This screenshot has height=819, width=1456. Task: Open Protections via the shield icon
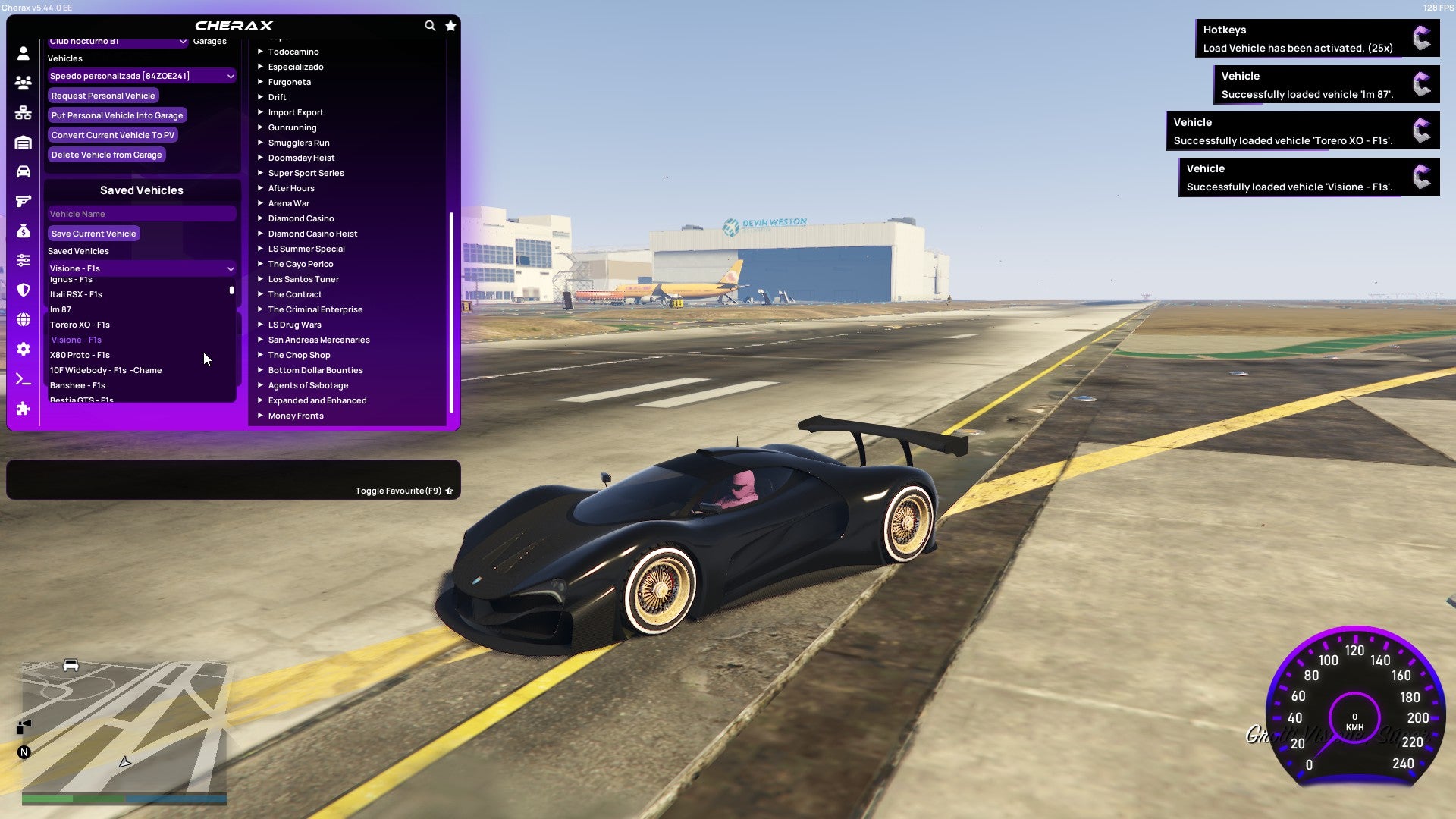(23, 287)
